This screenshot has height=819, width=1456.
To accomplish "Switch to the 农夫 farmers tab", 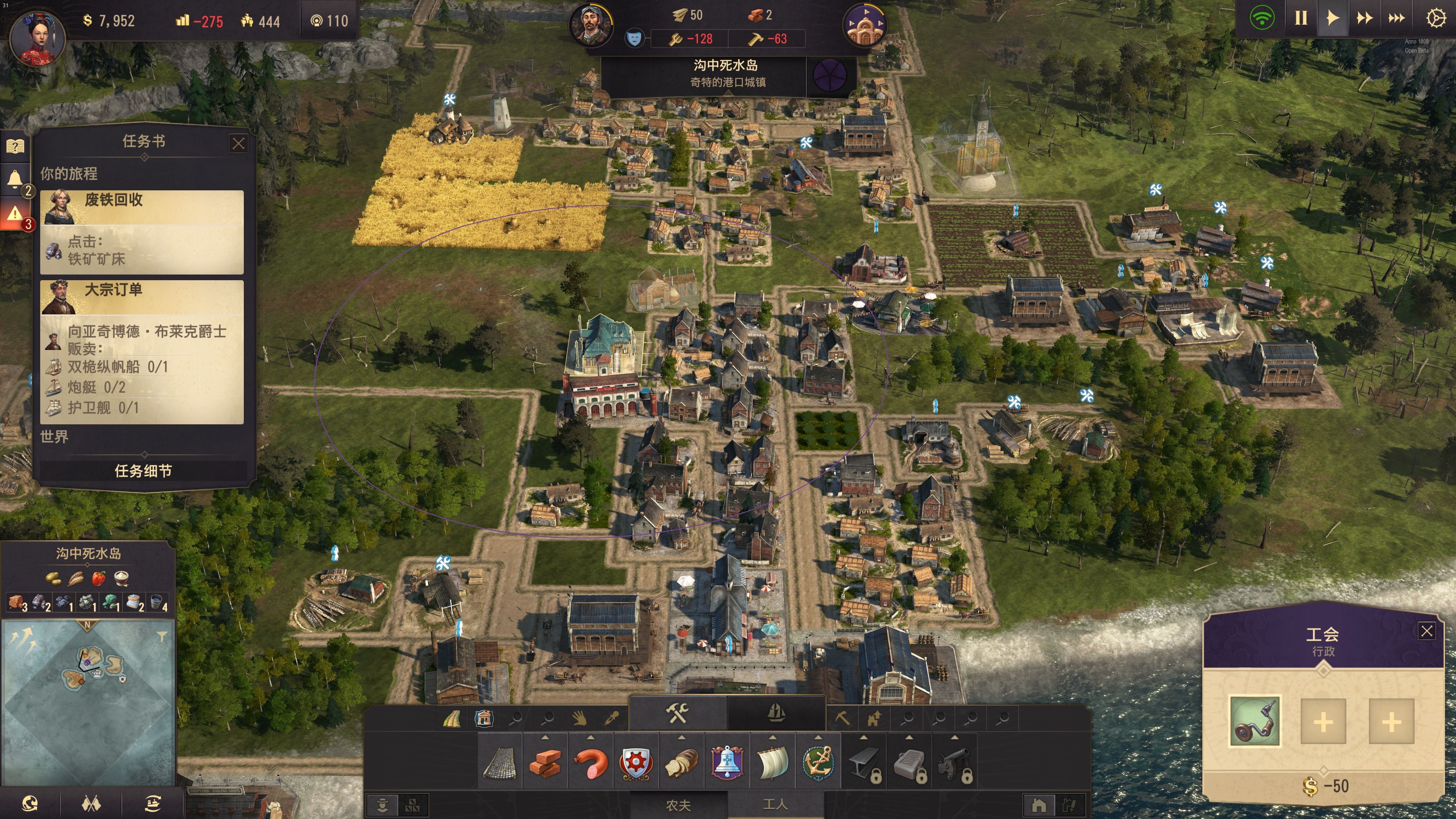I will pos(678,805).
